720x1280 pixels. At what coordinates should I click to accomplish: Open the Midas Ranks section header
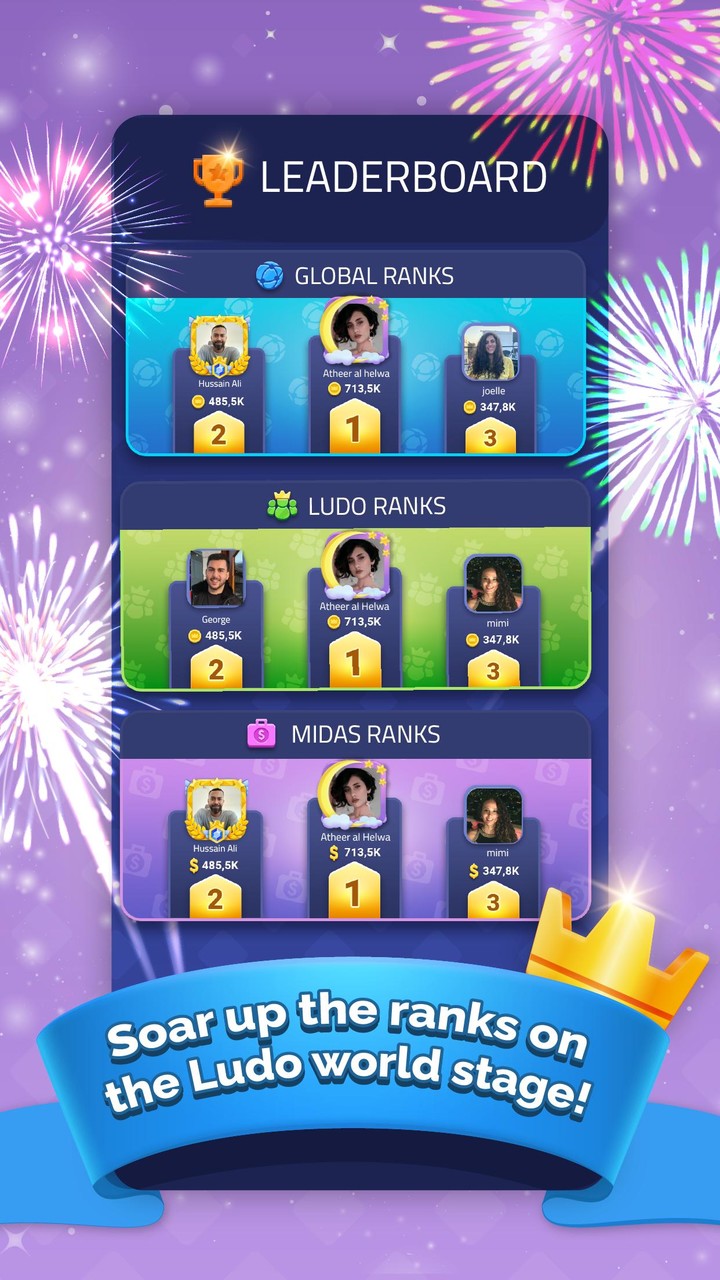pos(355,735)
